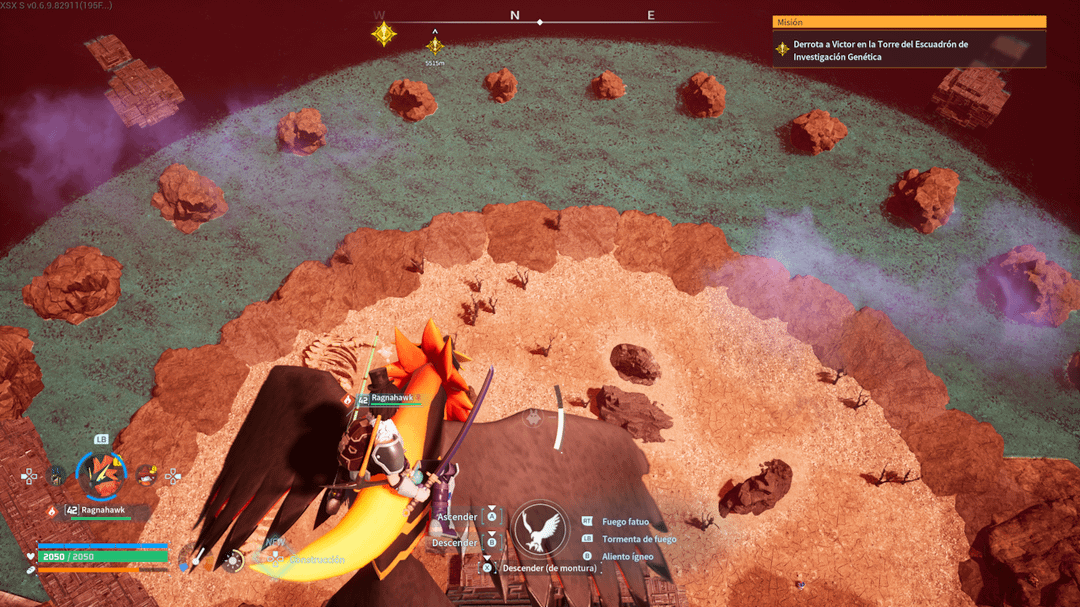Click the quest marker showing 5515m on compass
This screenshot has height=607, width=1080.
tap(434, 46)
